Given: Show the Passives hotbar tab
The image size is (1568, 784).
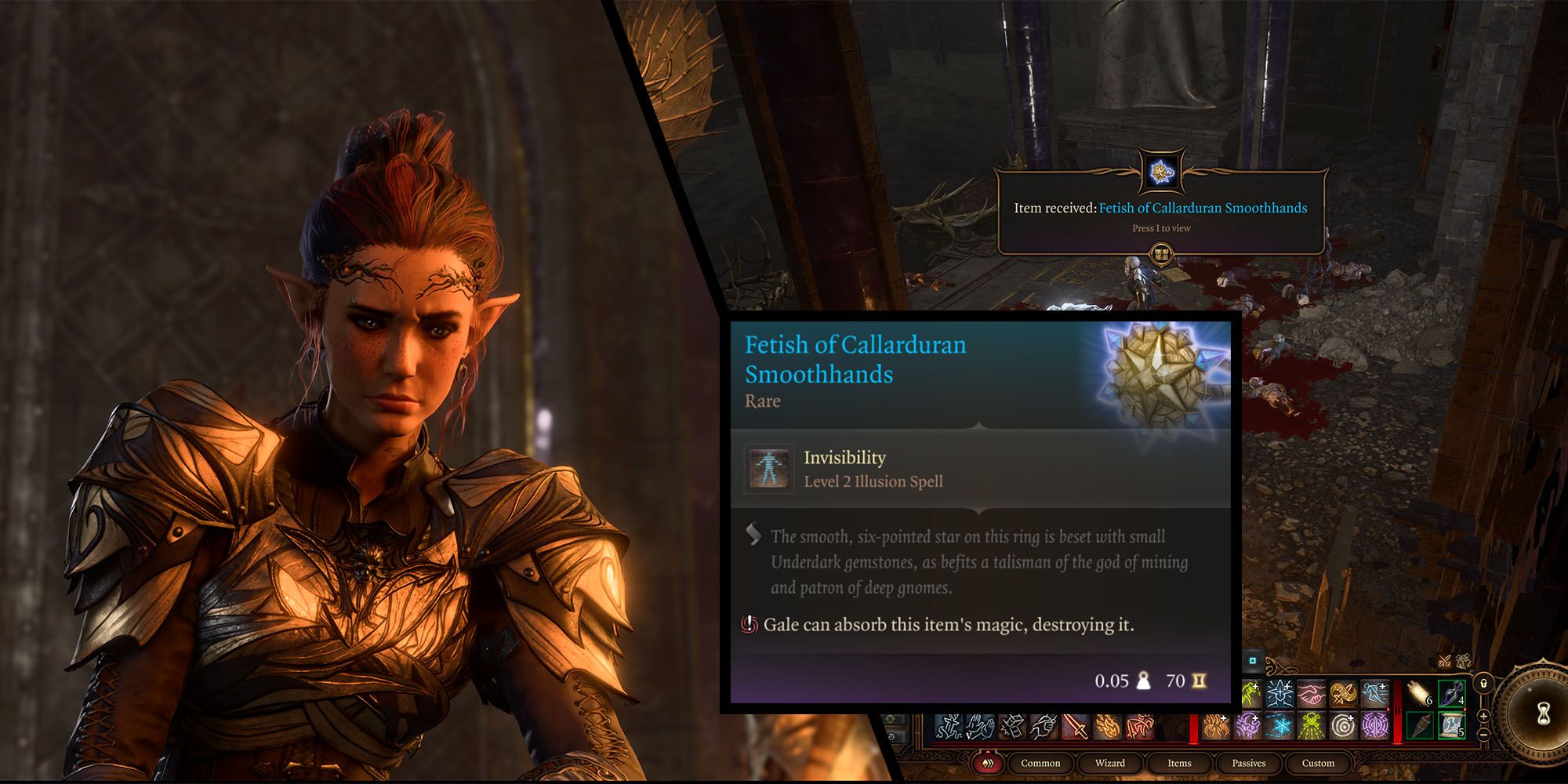Looking at the screenshot, I should (x=1249, y=763).
